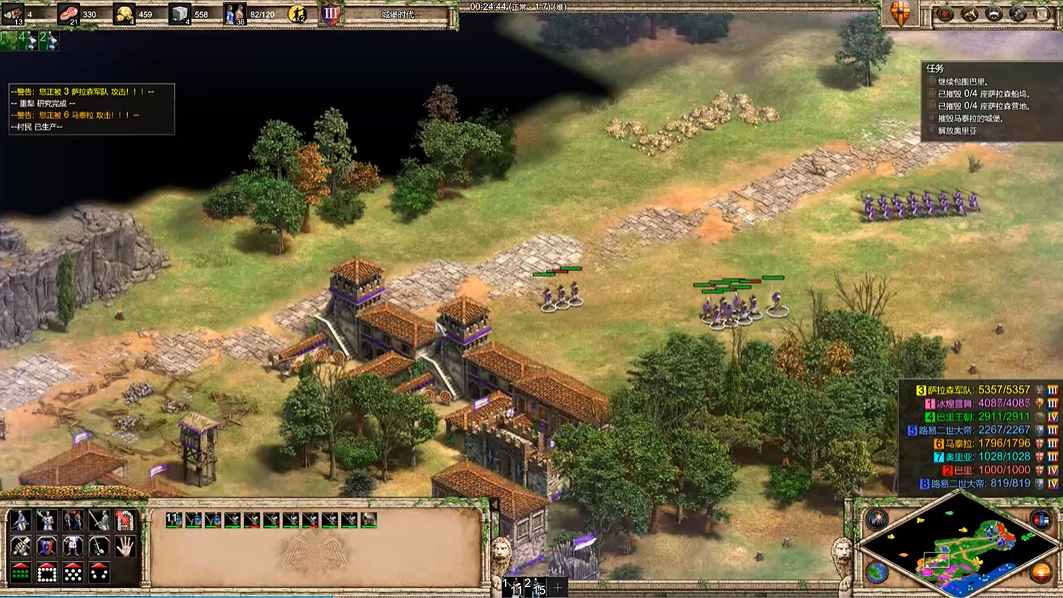1063x598 pixels.
Task: Toggle the minimap globe terrain mode
Action: (877, 572)
